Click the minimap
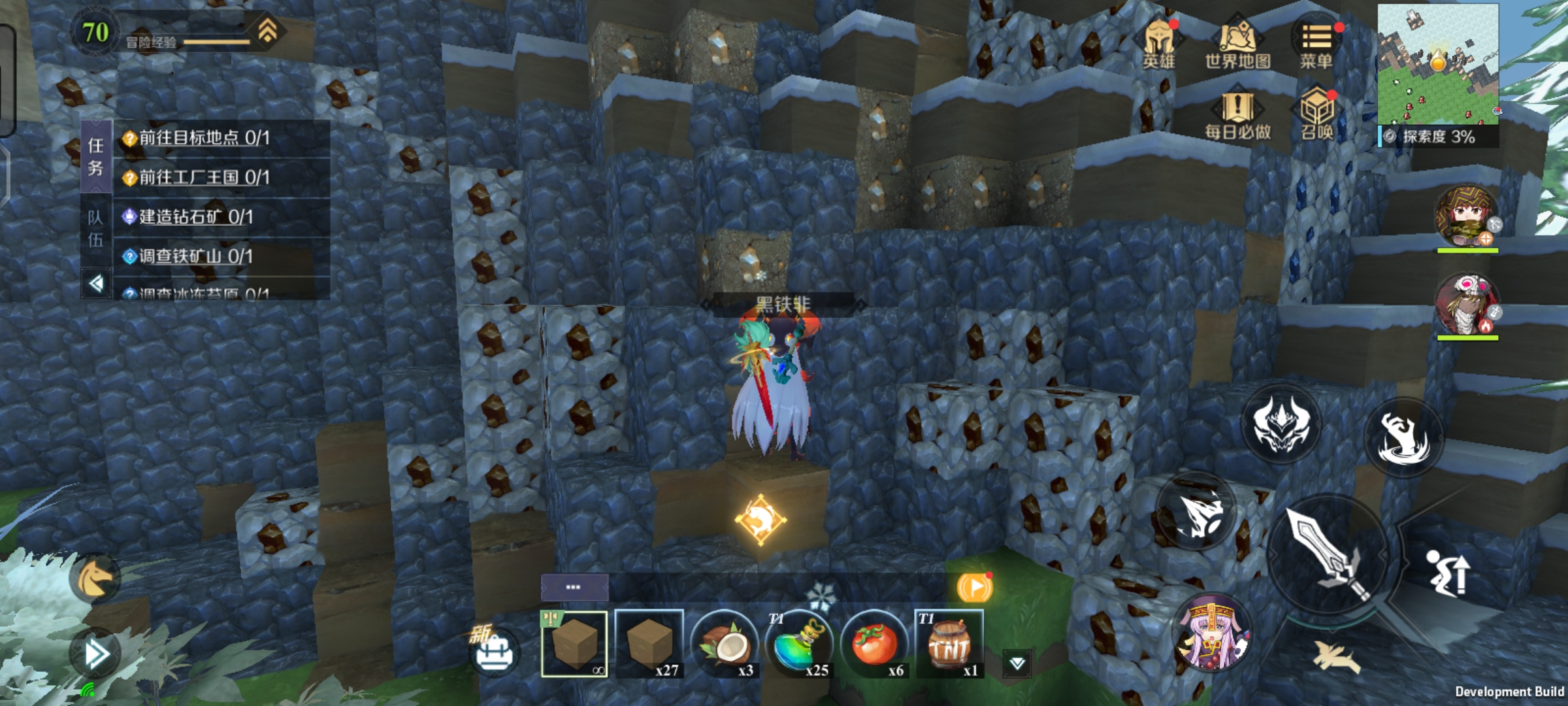Screen dimensions: 1568x706 tap(1437, 63)
